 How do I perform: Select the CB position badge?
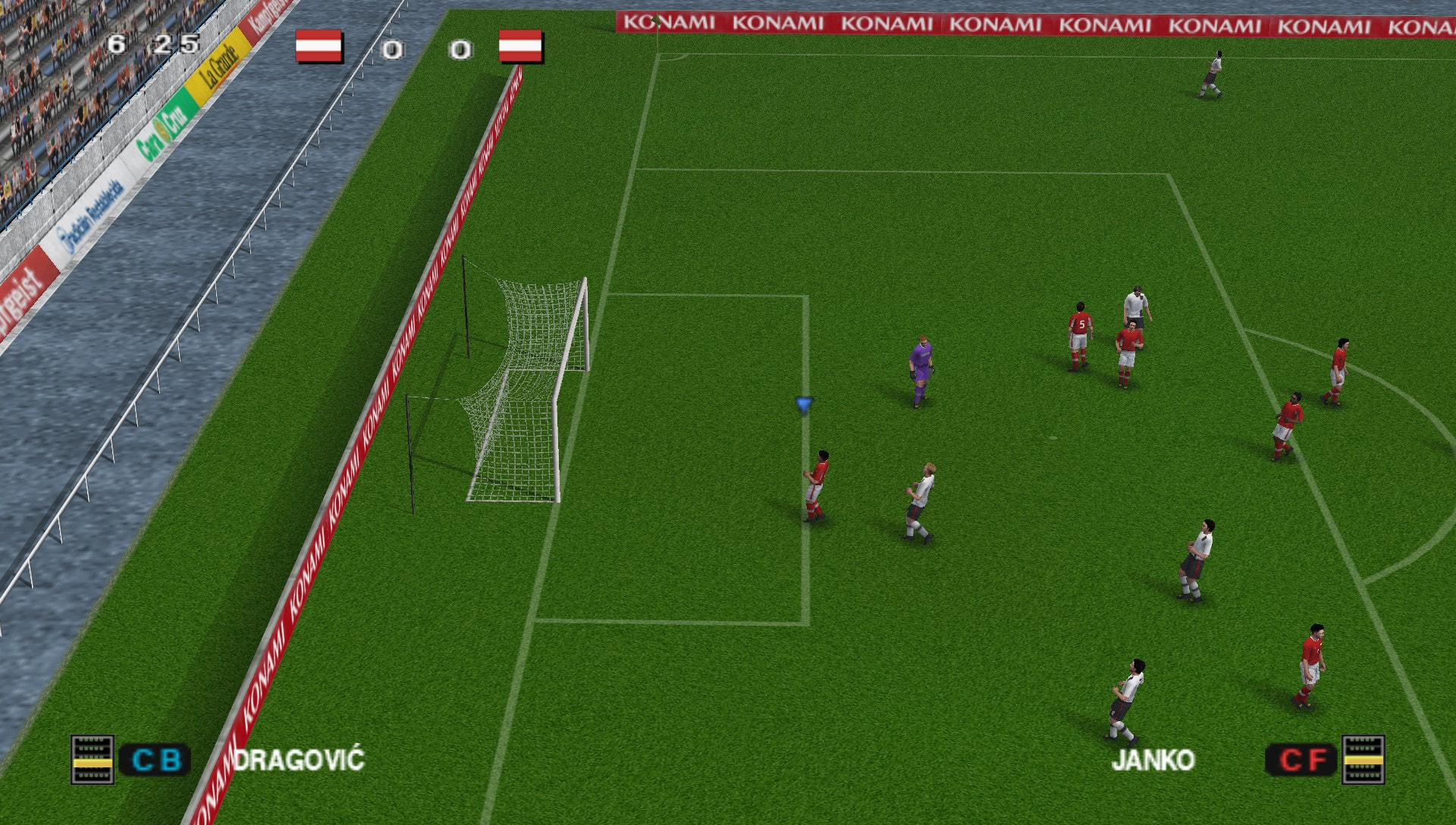pyautogui.click(x=155, y=760)
